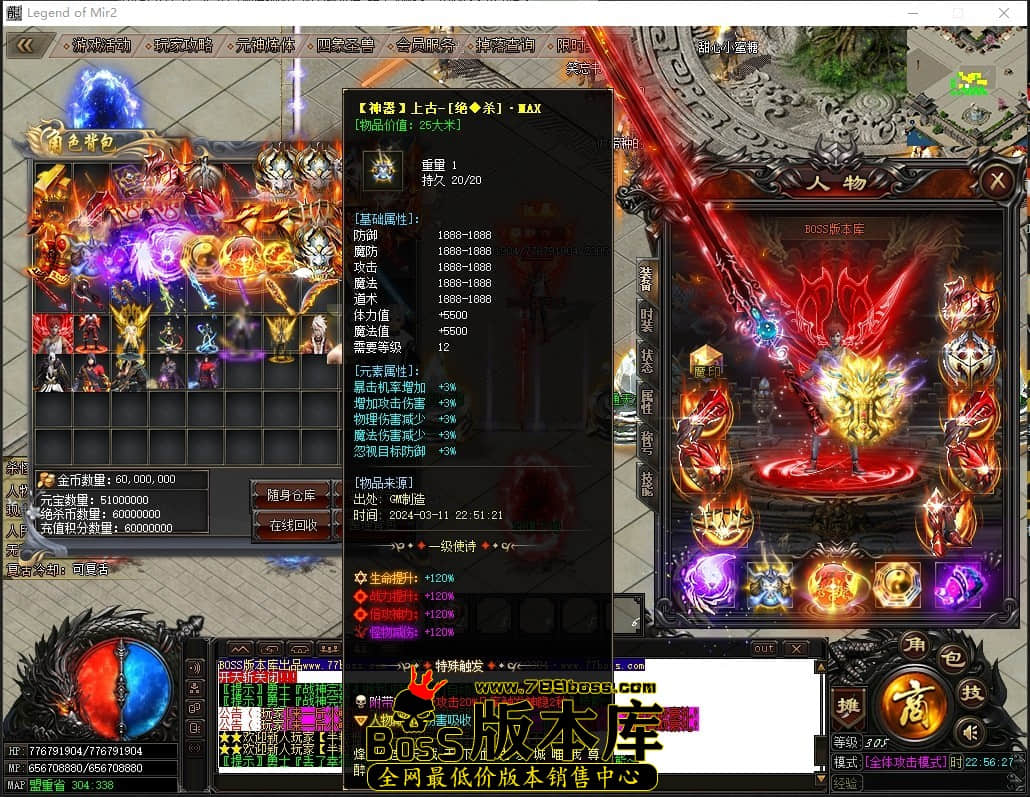1030x797 pixels.
Task: Open the 会员服务 menu
Action: (426, 45)
